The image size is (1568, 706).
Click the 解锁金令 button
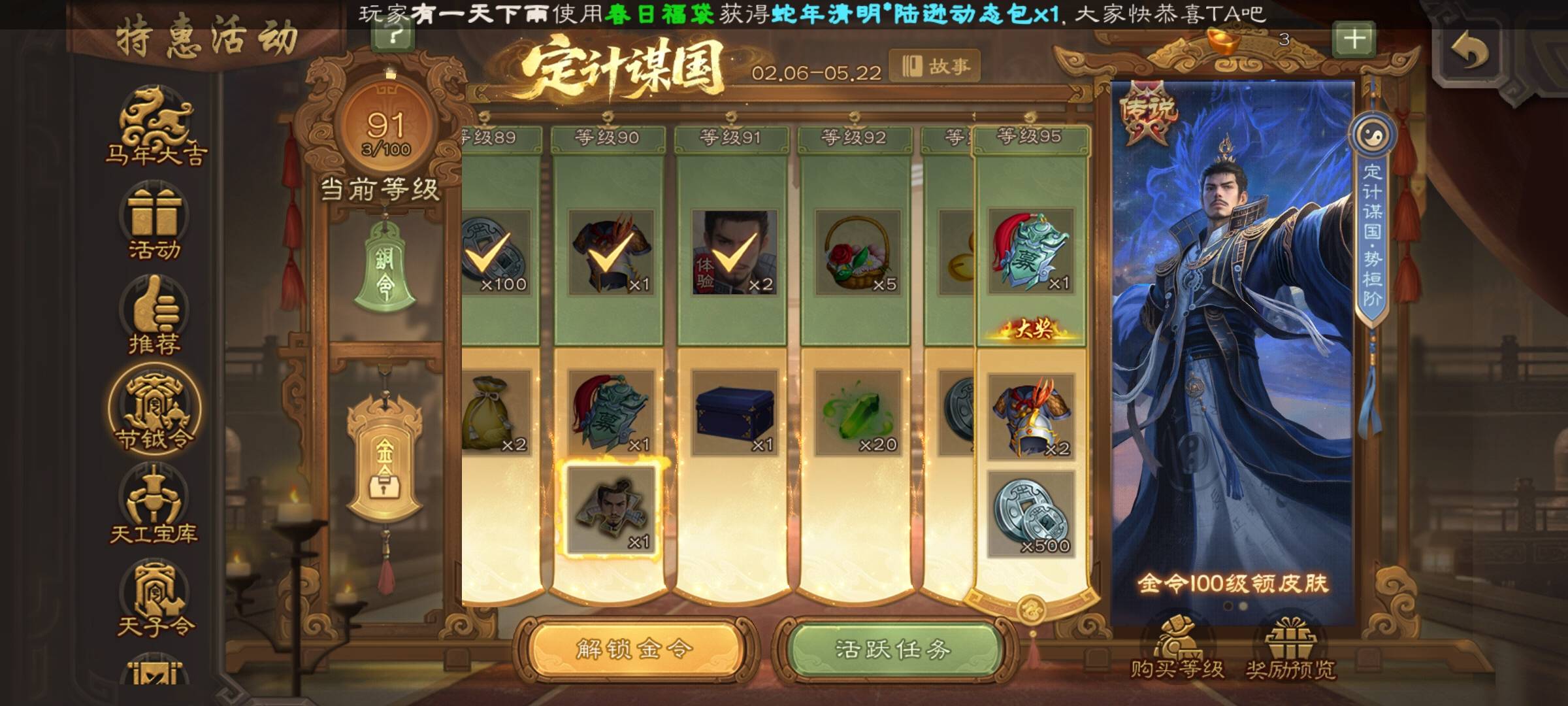[x=634, y=650]
